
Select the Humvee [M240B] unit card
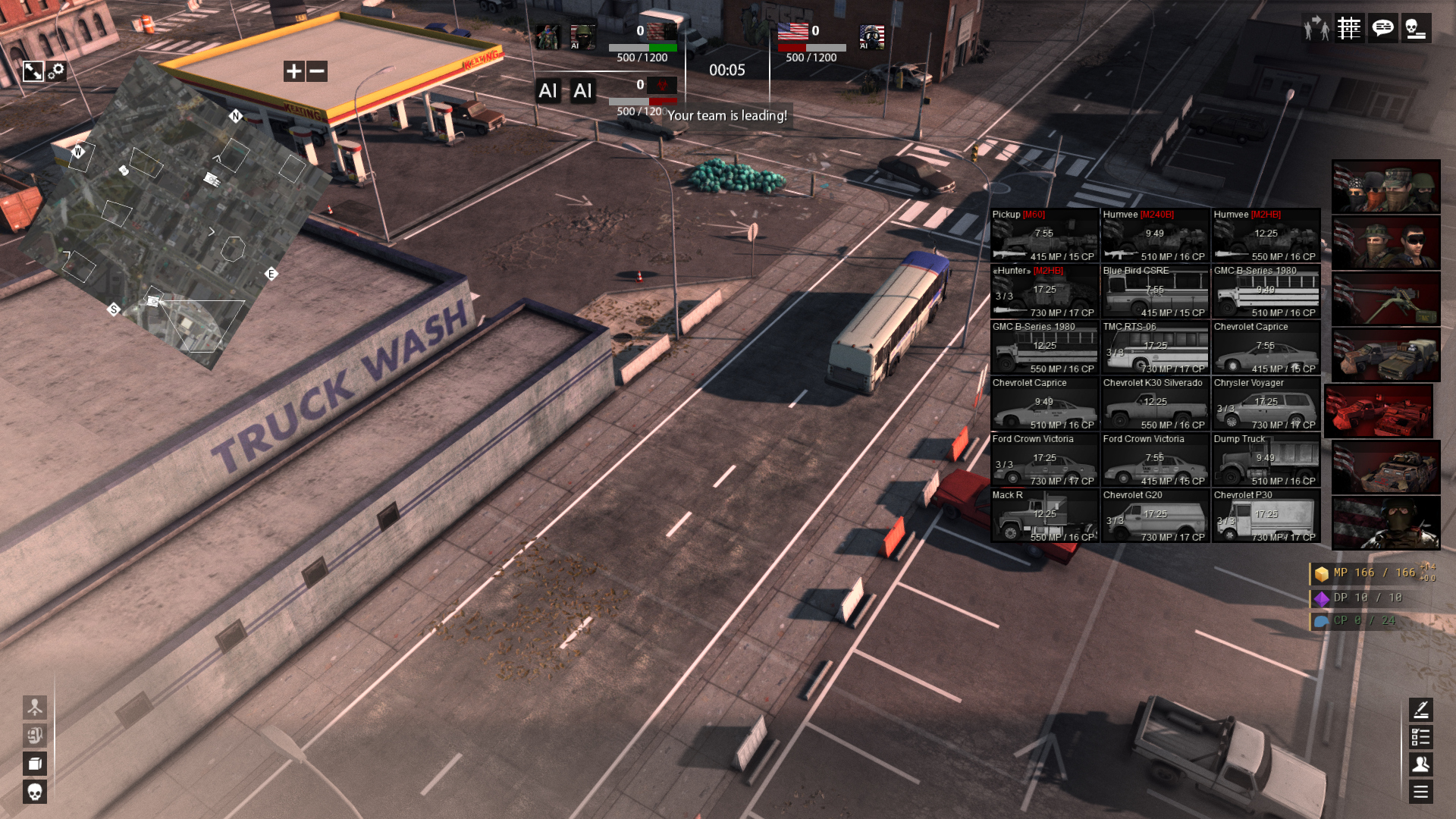click(x=1155, y=235)
